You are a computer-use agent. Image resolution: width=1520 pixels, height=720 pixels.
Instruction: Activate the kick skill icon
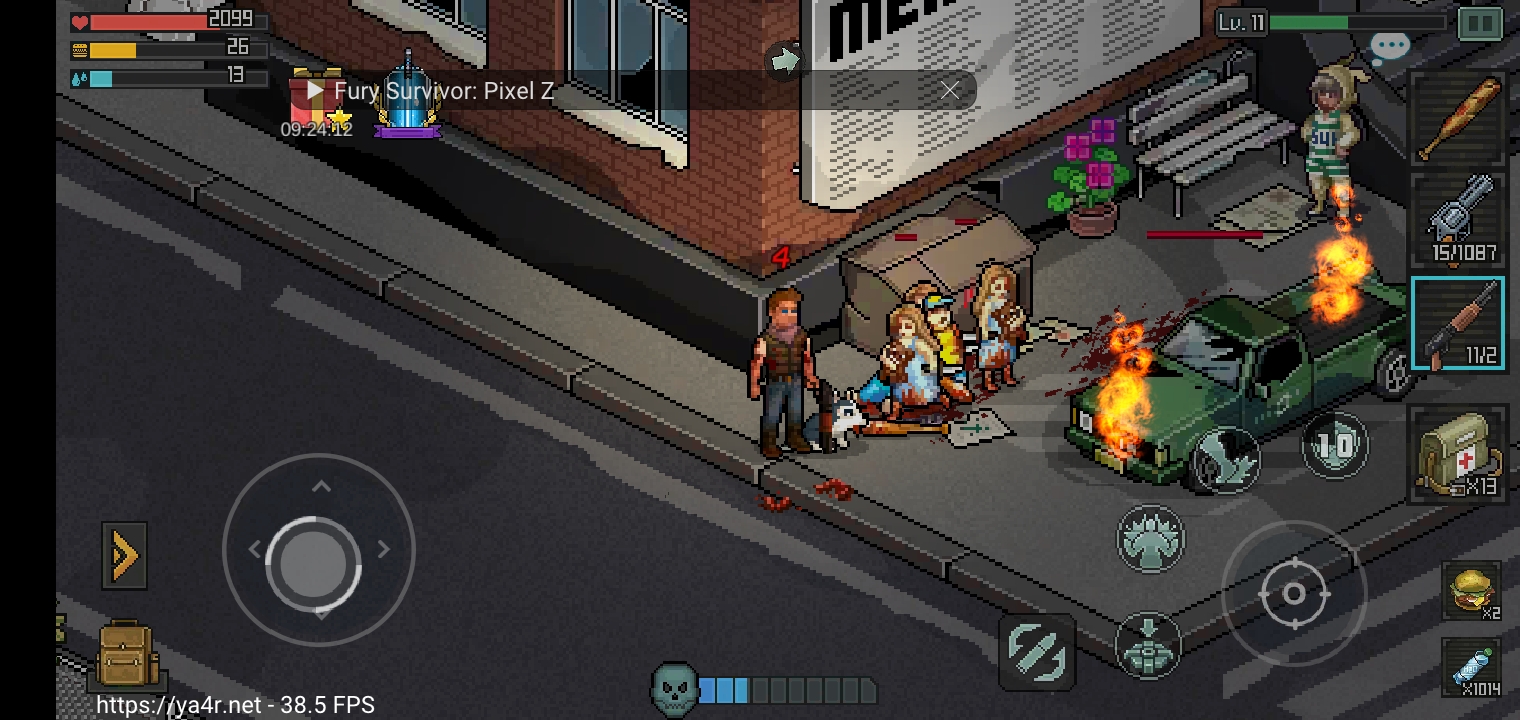[1227, 459]
